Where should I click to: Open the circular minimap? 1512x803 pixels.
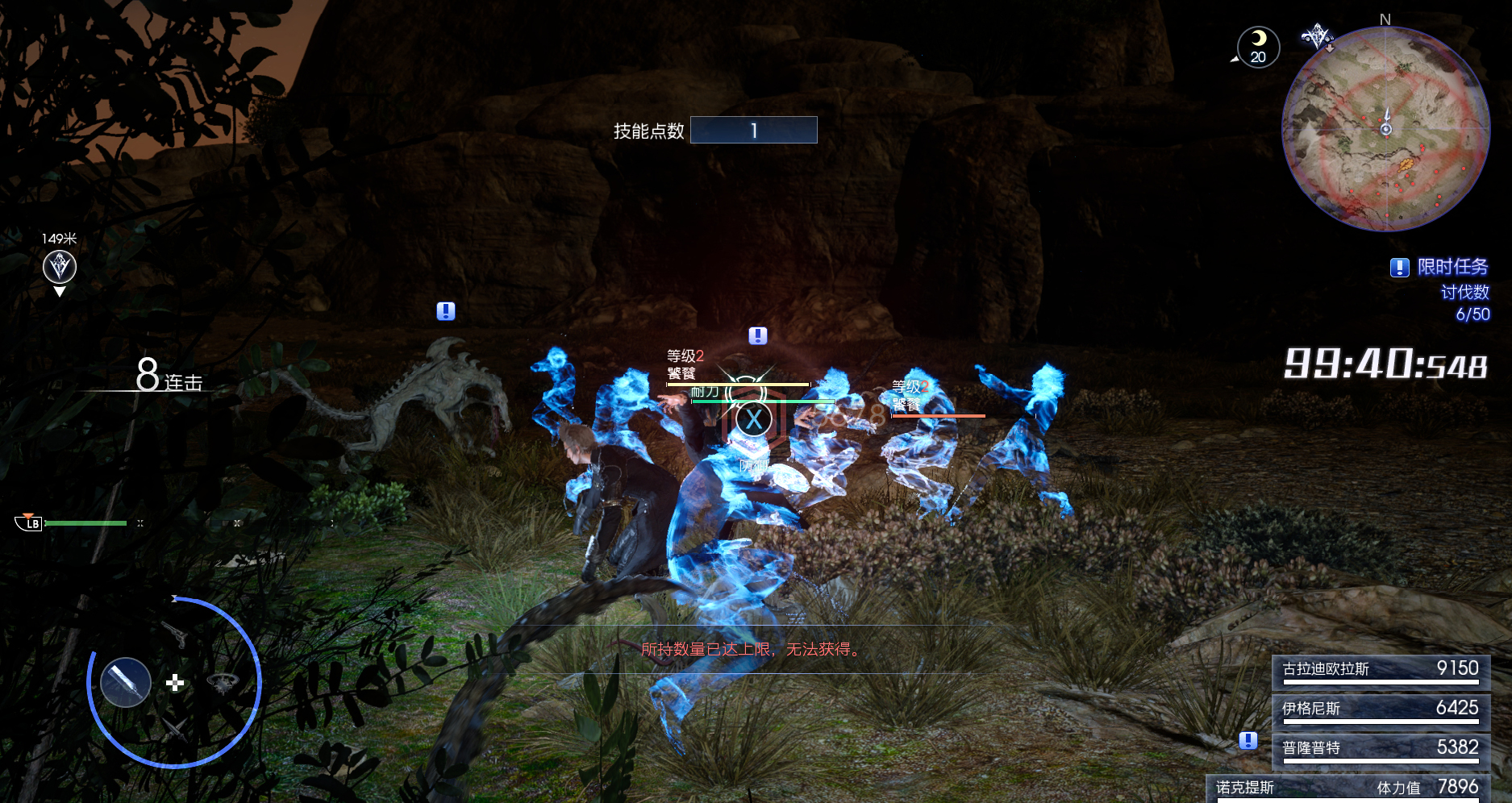1385,129
